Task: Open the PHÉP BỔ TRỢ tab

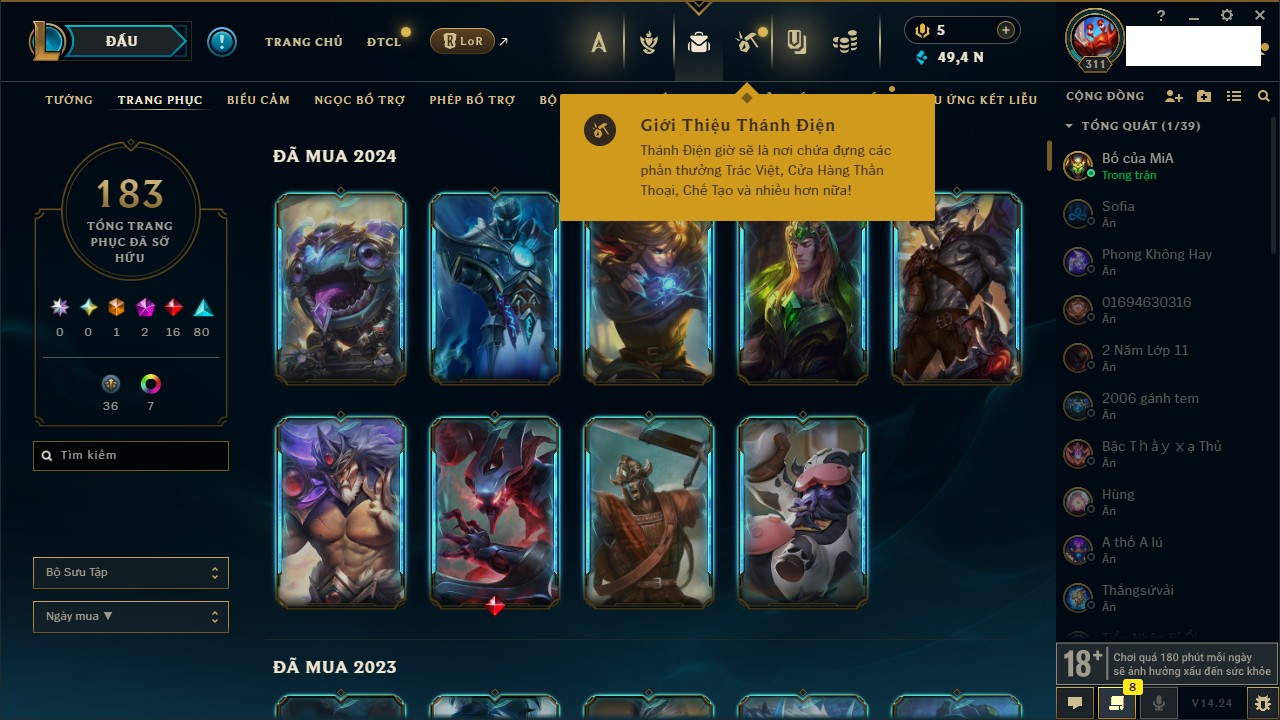Action: tap(472, 100)
